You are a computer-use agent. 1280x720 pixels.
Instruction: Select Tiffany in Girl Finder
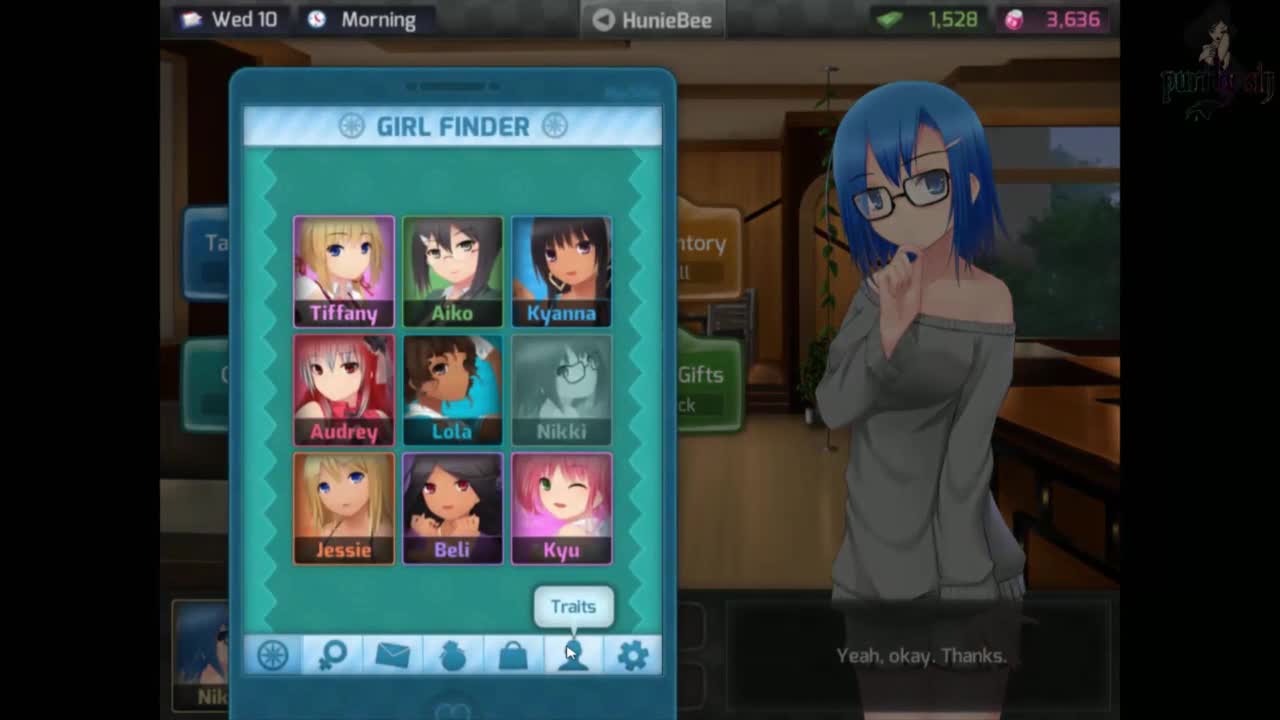coord(344,271)
